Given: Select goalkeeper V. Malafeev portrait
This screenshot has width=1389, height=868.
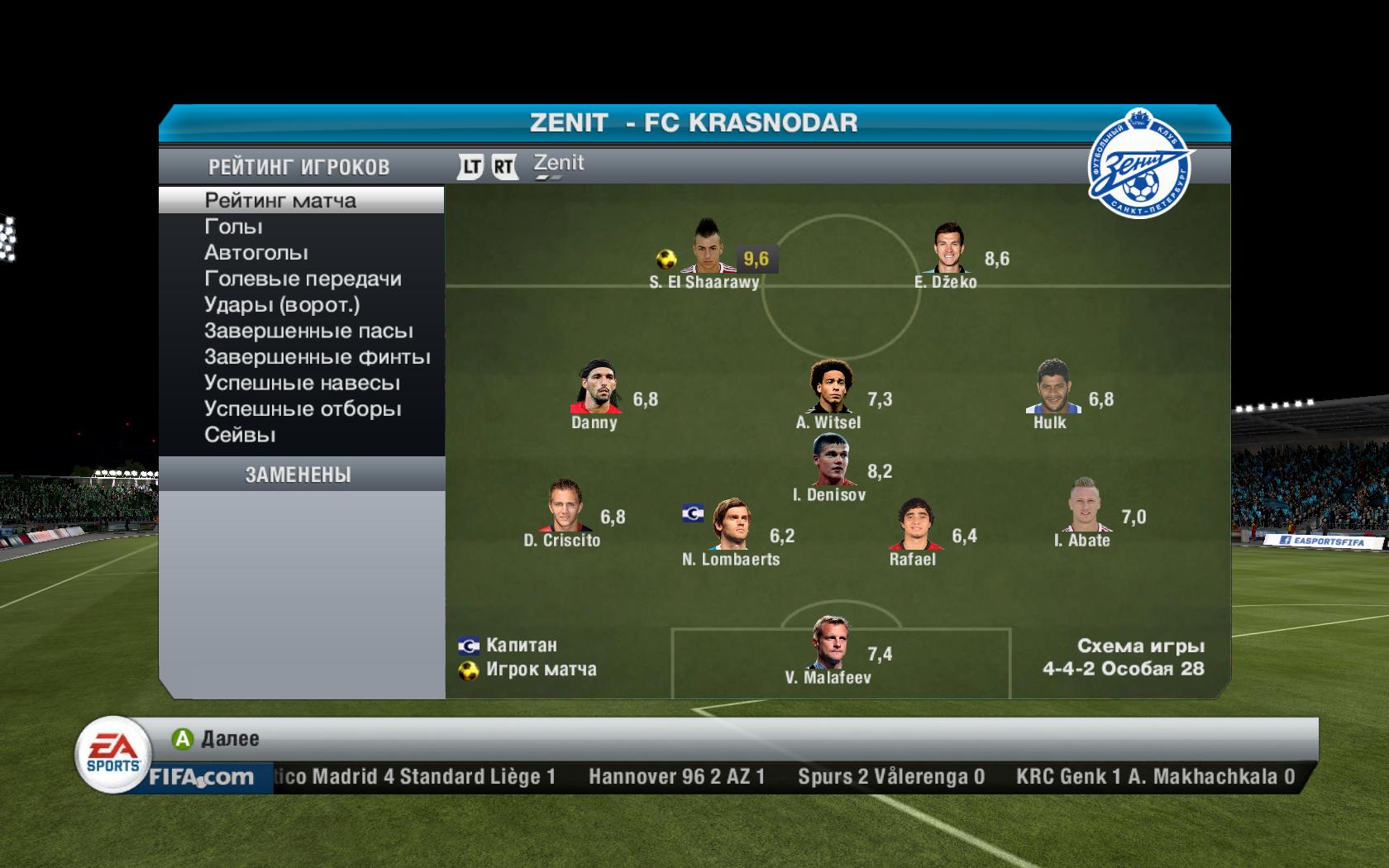Looking at the screenshot, I should (828, 643).
